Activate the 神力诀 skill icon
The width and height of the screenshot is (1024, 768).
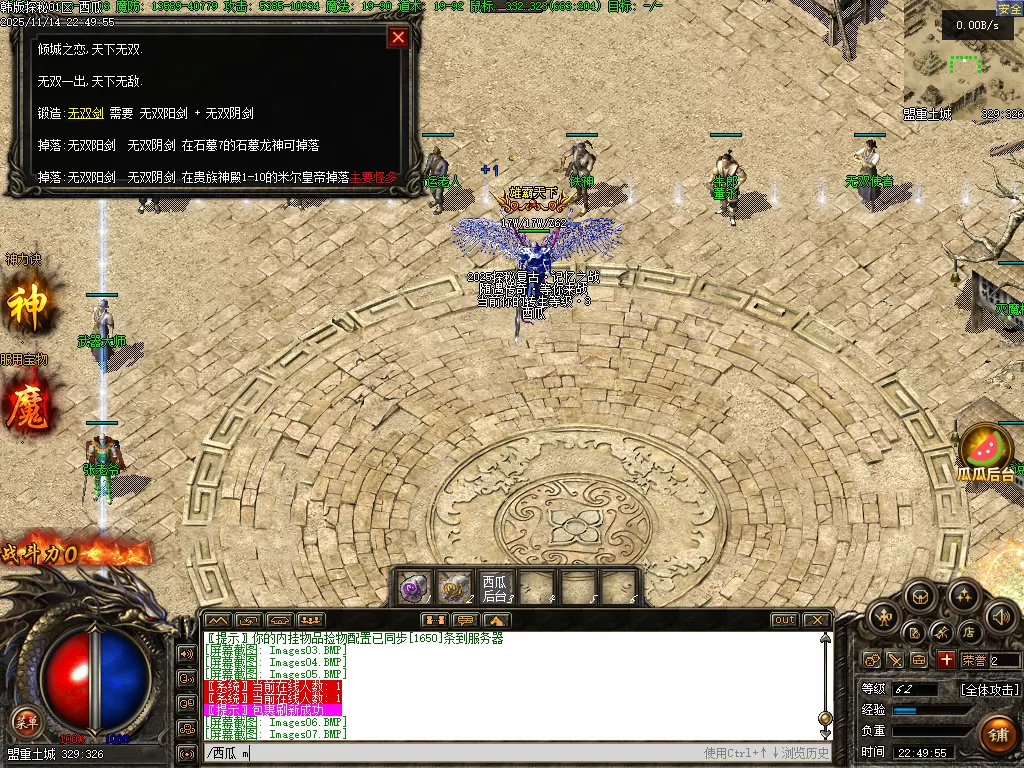tap(27, 306)
